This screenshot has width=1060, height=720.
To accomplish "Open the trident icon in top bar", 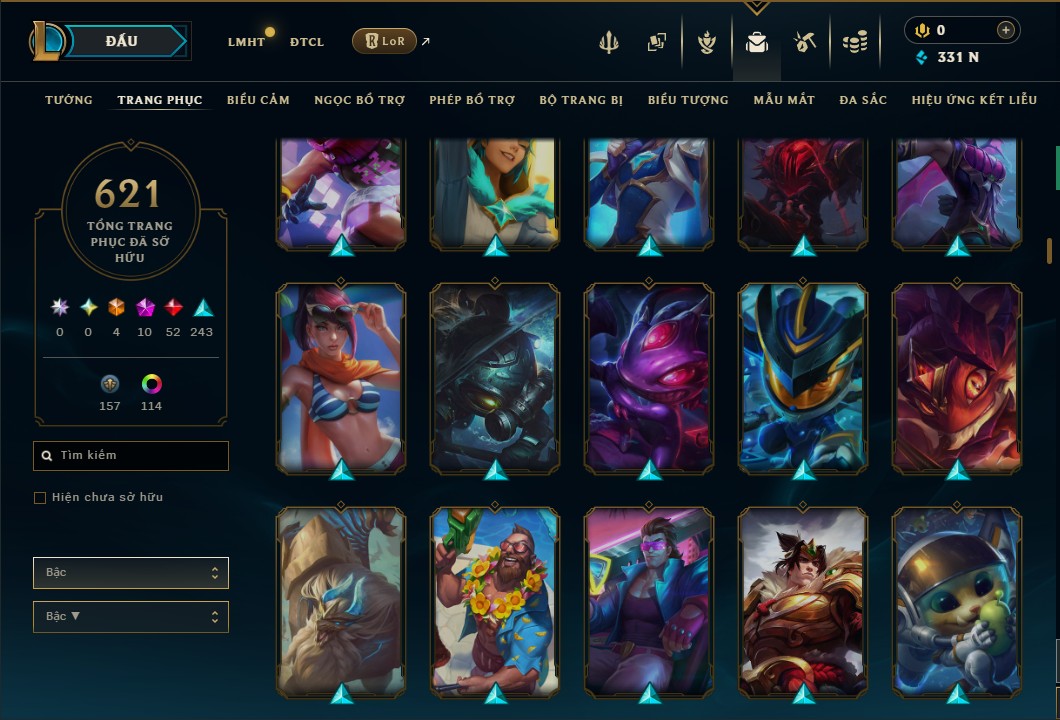I will (609, 42).
